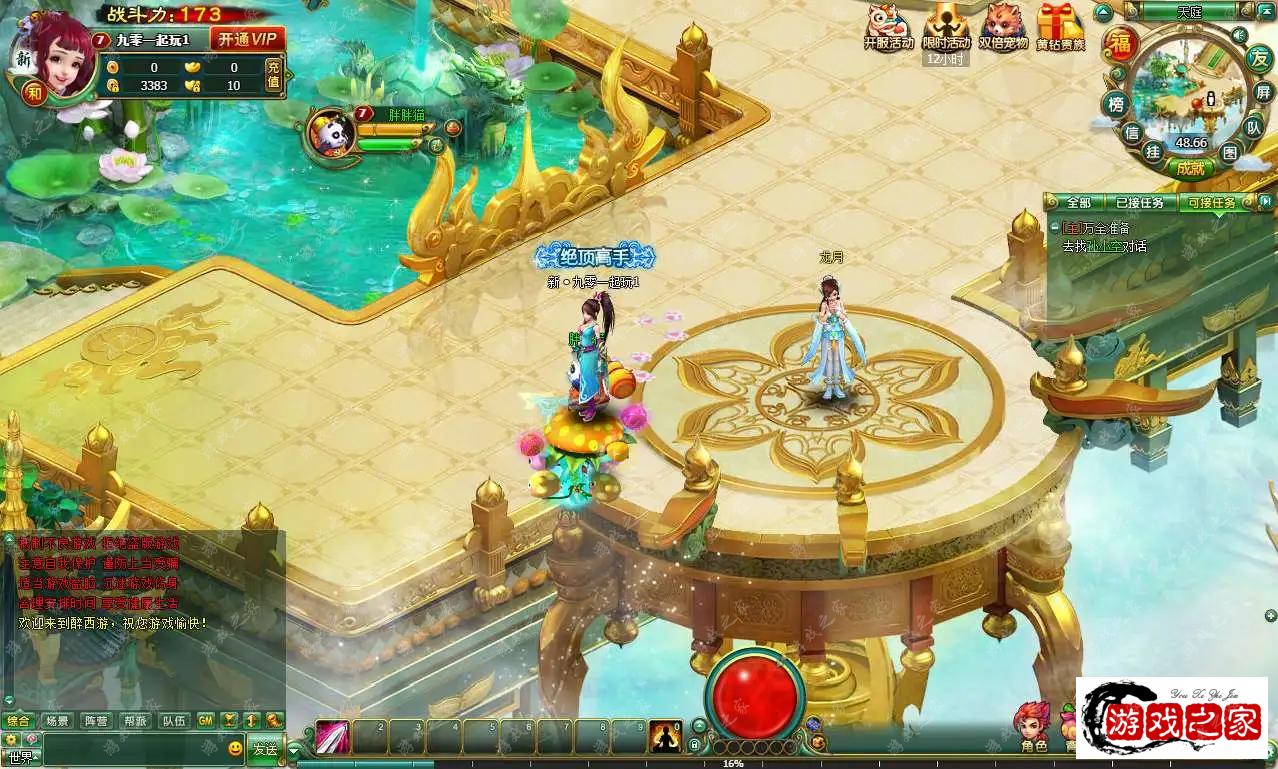The image size is (1278, 769).
Task: Click the 充值 recharge button
Action: [x=273, y=76]
